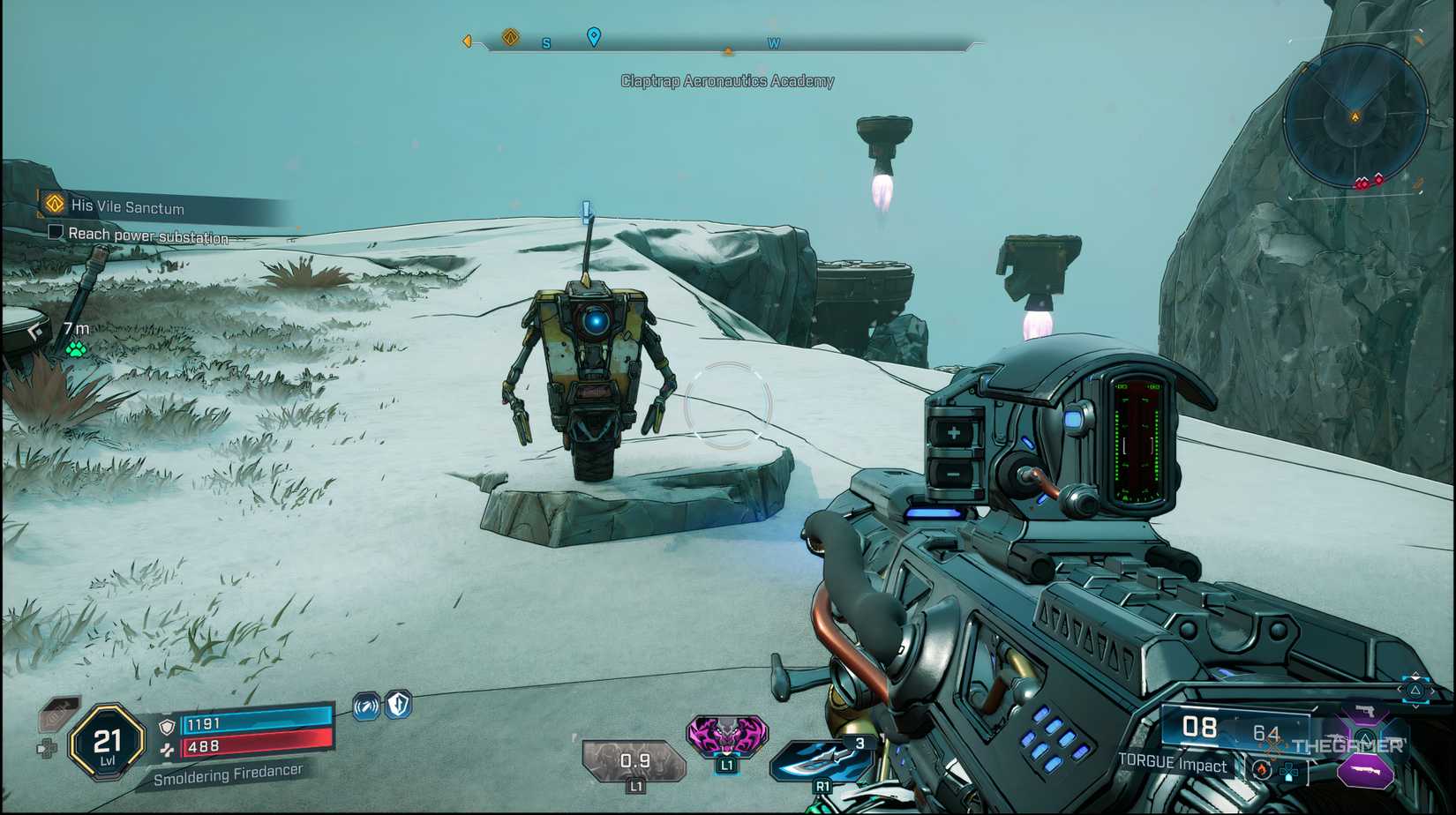Click the shield emblem beside the 1191 value
Screen dimensions: 1456x815
167,728
